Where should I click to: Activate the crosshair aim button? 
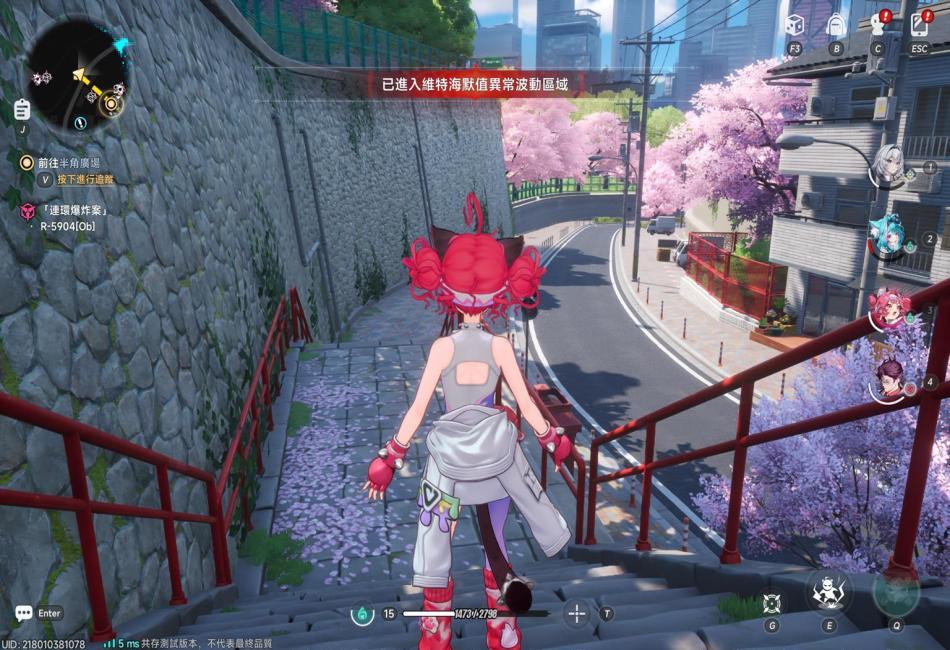[576, 613]
